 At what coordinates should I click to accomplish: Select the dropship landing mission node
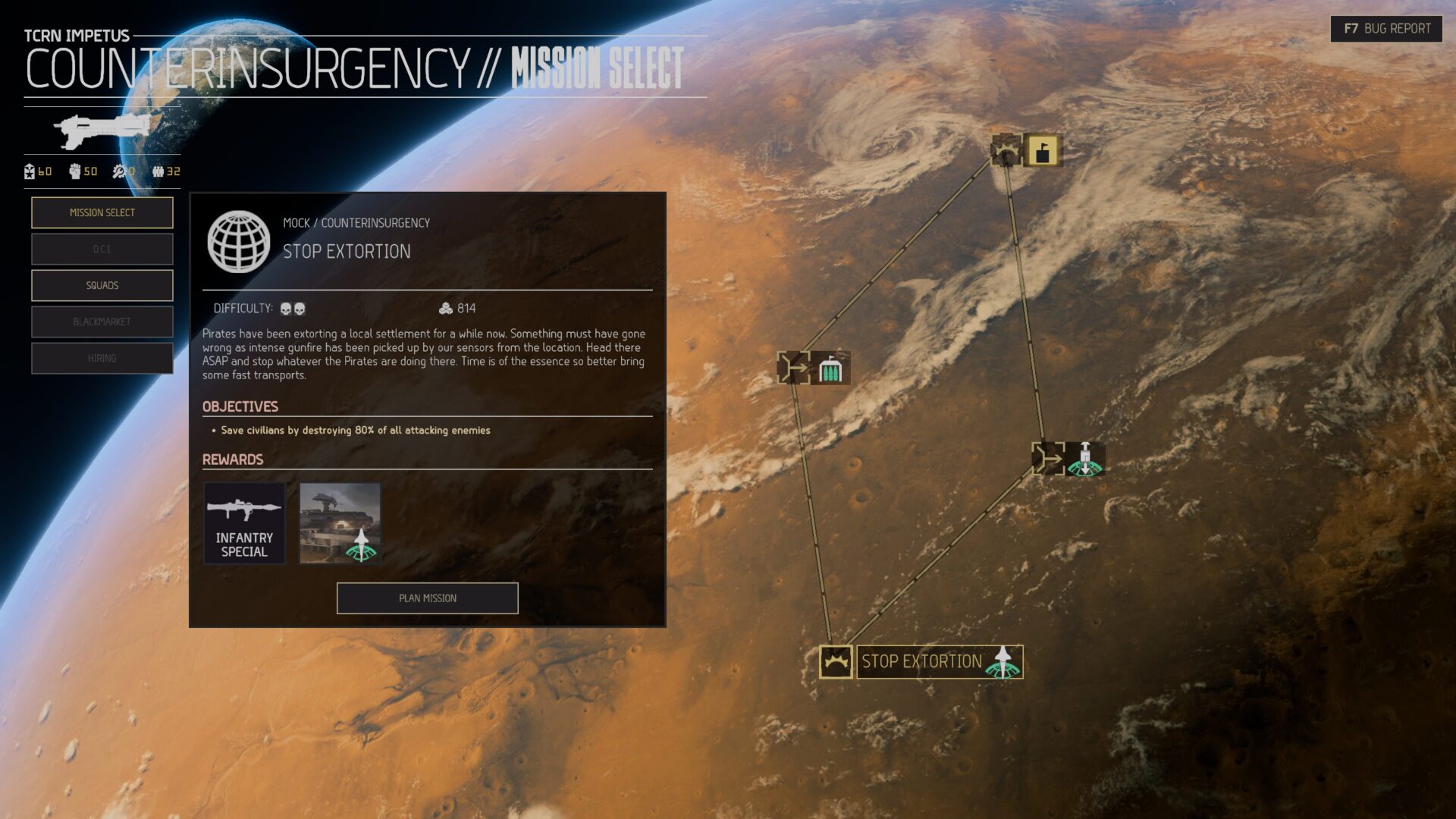[1084, 459]
